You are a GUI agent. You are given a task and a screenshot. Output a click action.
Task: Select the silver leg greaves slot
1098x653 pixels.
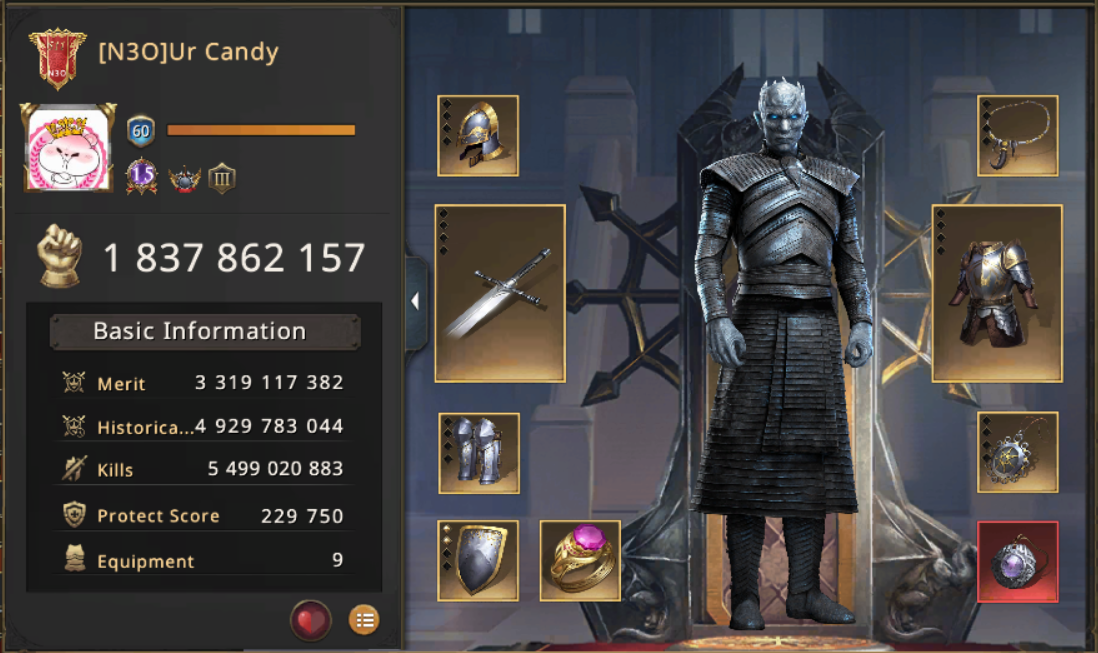[479, 453]
